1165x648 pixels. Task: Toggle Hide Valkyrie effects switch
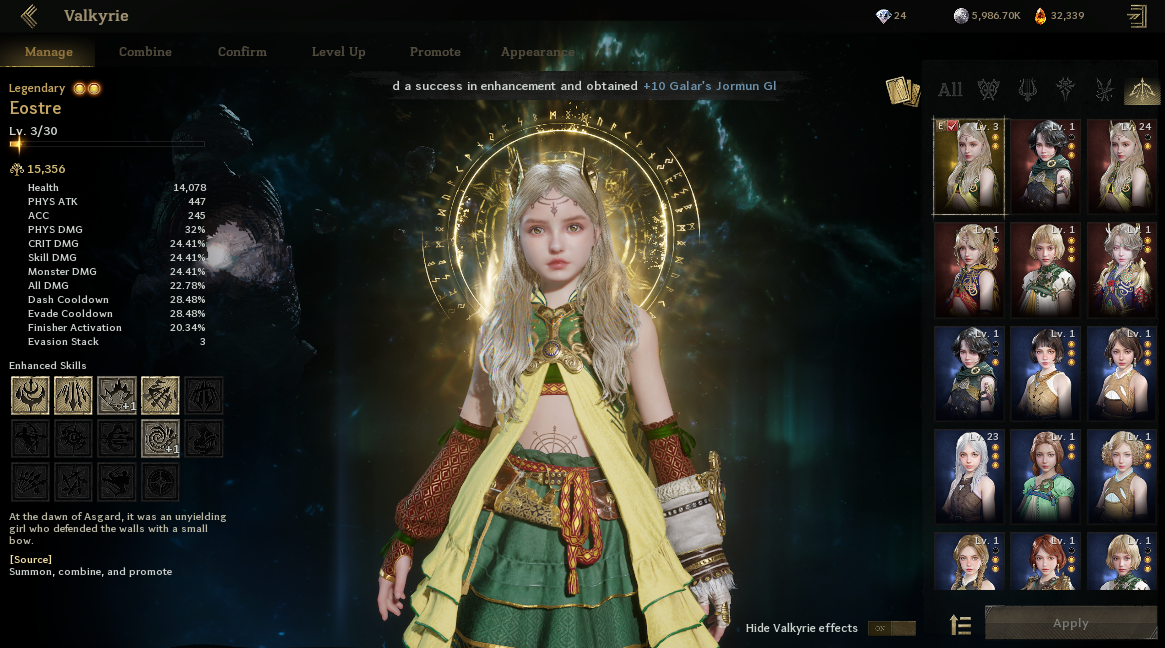891,628
